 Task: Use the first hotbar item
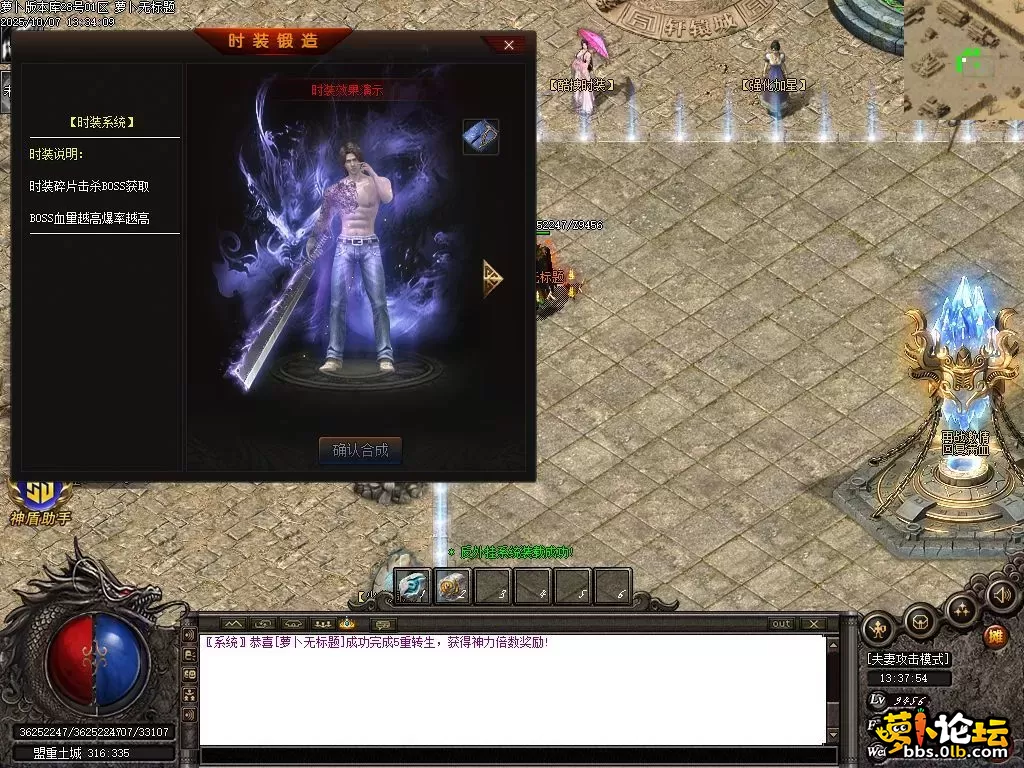pyautogui.click(x=412, y=587)
